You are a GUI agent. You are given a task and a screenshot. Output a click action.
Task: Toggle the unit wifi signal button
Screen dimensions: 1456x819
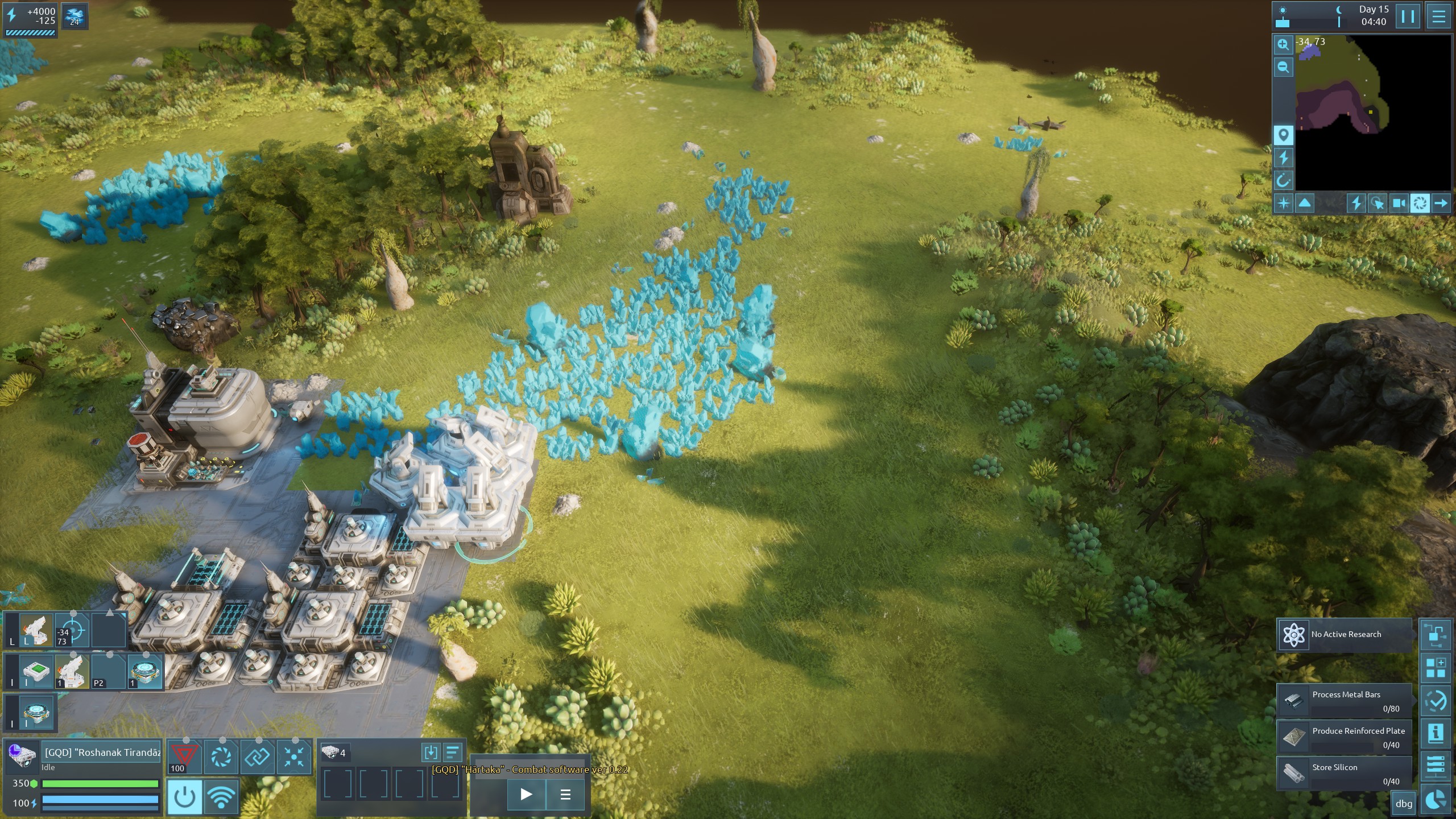[x=221, y=797]
